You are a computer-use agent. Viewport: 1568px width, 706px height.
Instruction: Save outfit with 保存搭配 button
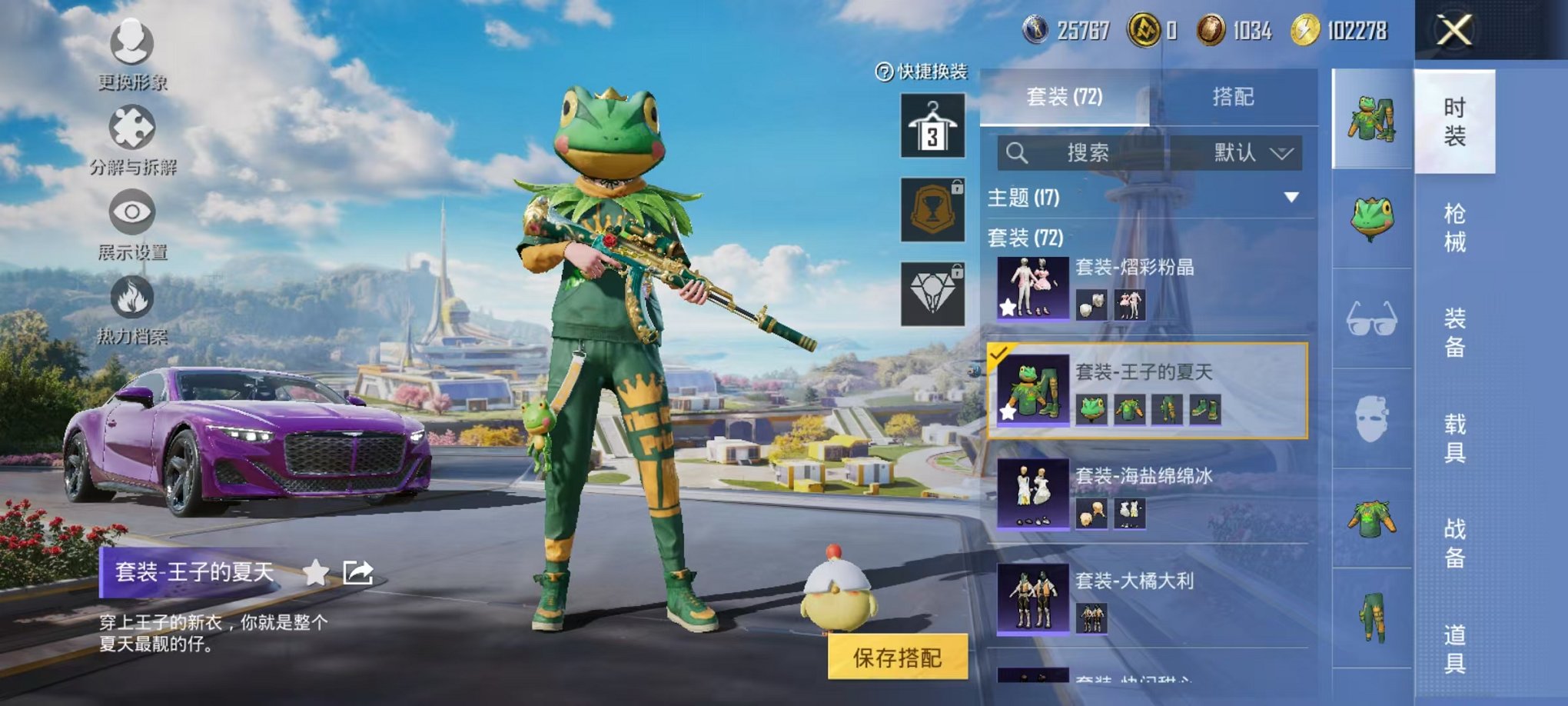click(x=897, y=658)
